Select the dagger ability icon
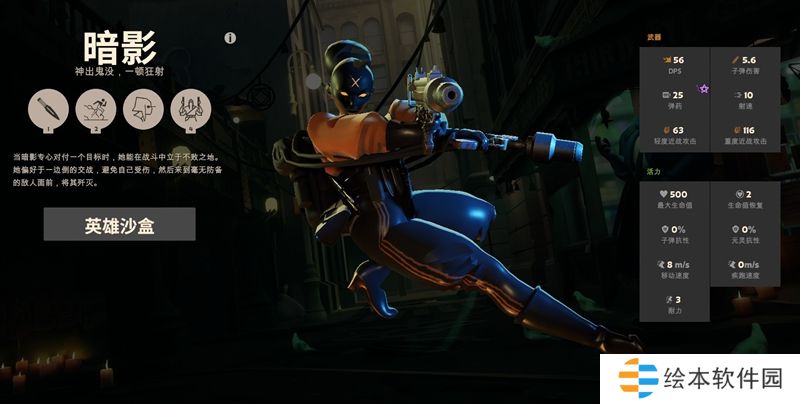This screenshot has width=800, height=404. (x=48, y=108)
